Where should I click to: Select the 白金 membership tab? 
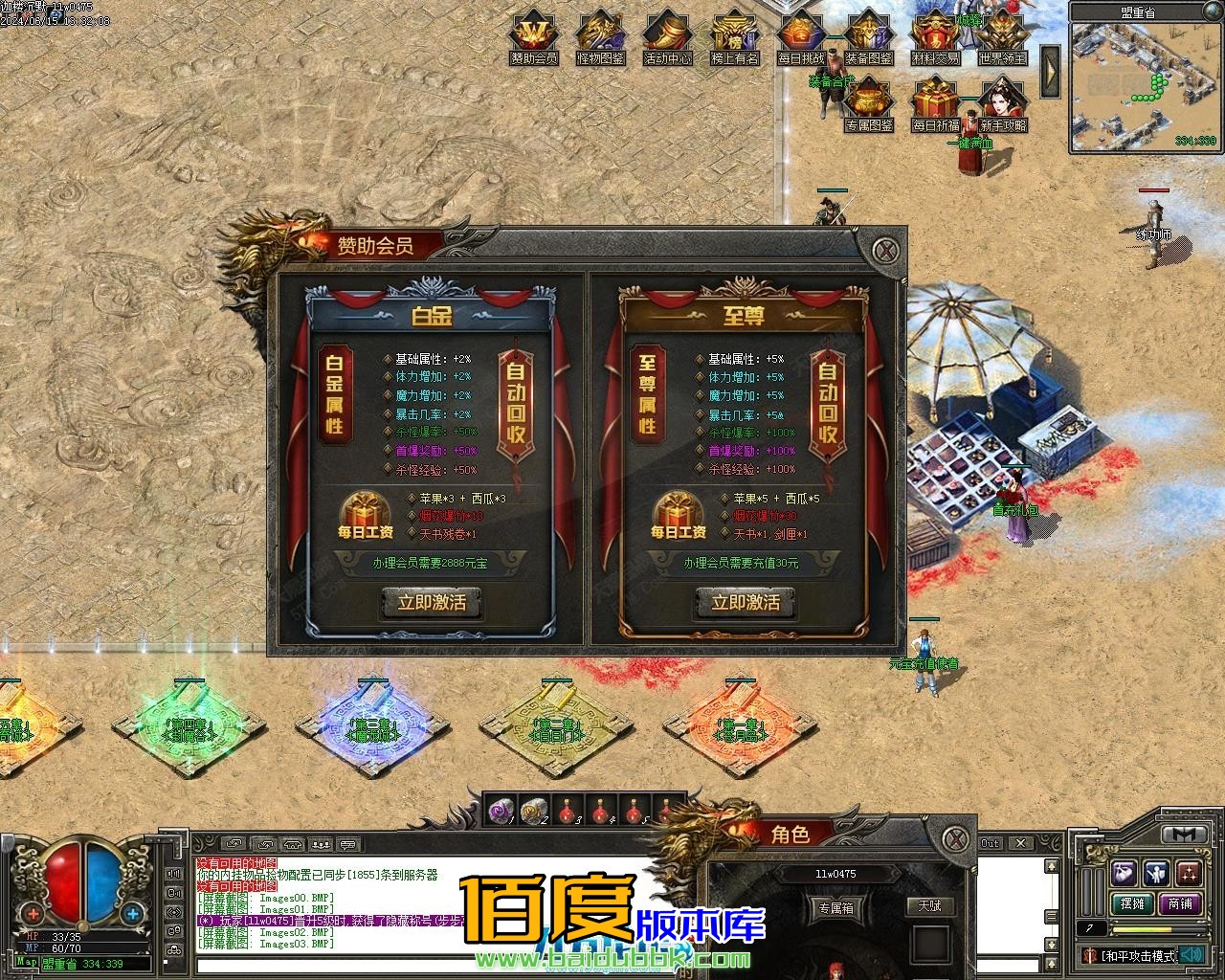[x=432, y=315]
